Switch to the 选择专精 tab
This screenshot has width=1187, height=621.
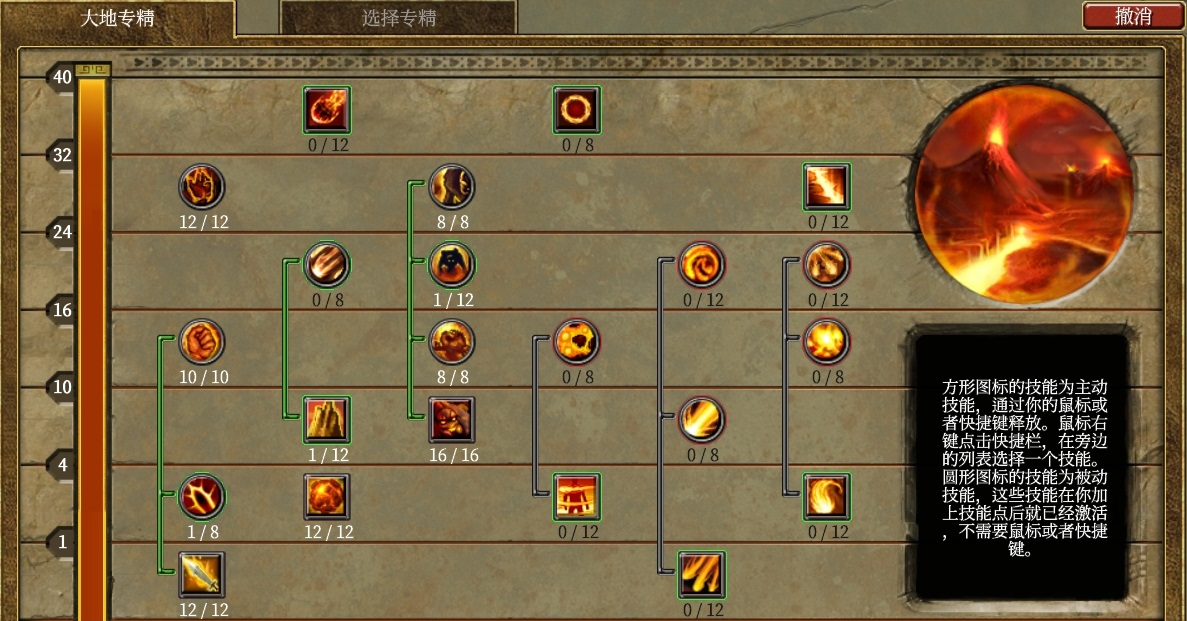click(398, 18)
